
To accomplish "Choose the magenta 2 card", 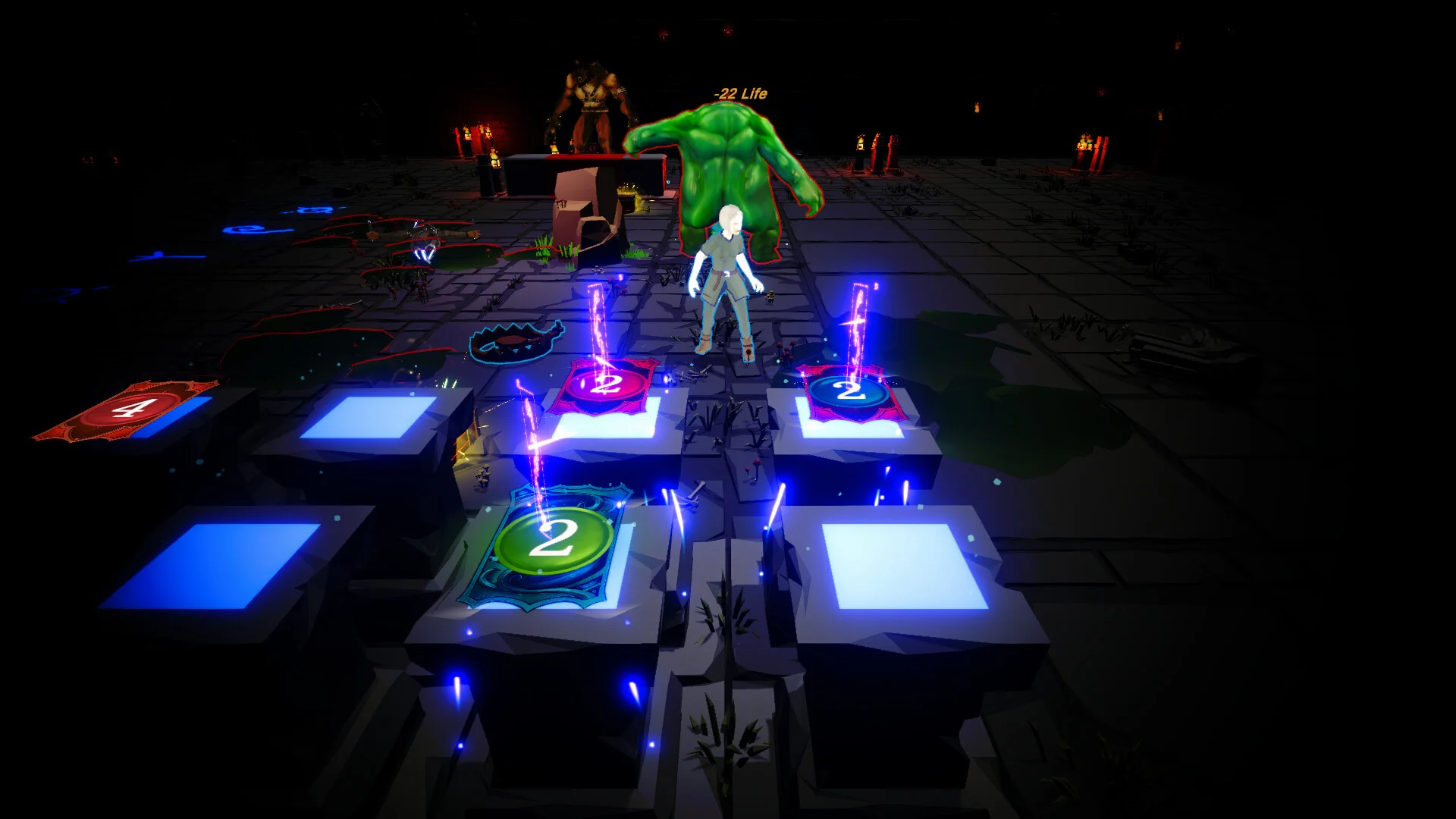I will click(604, 385).
